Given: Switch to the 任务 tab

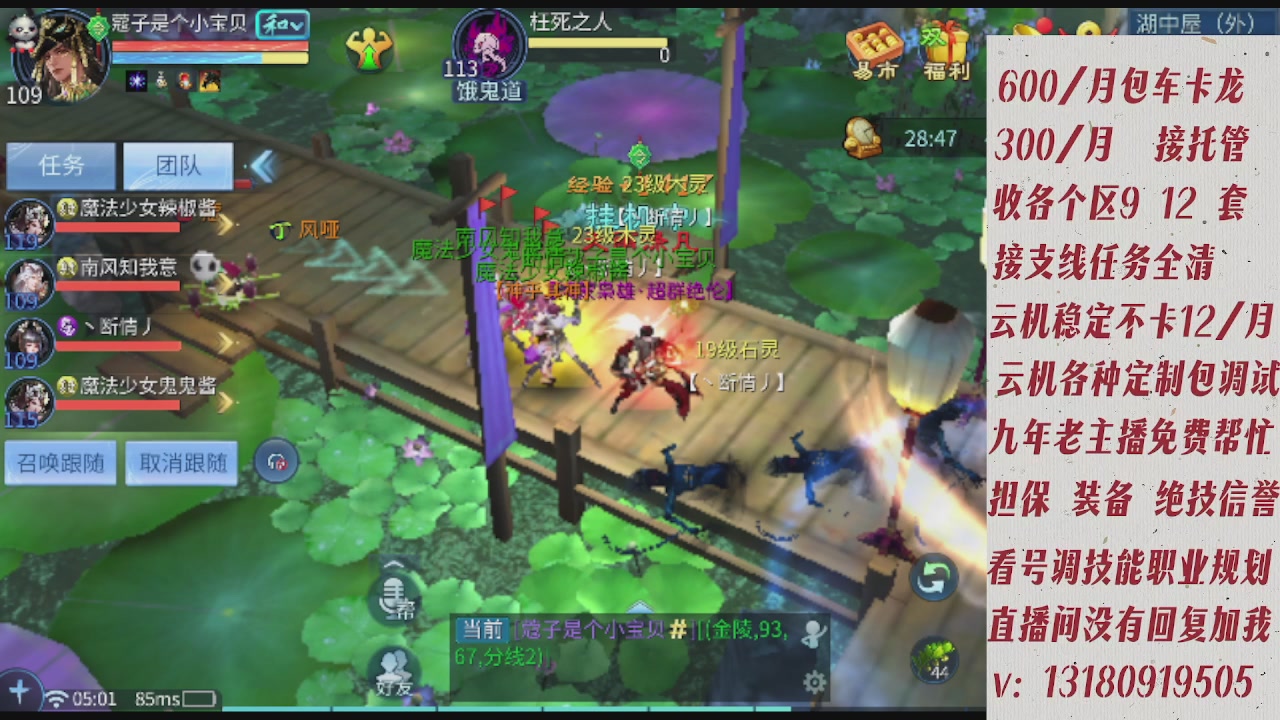Looking at the screenshot, I should [x=61, y=166].
